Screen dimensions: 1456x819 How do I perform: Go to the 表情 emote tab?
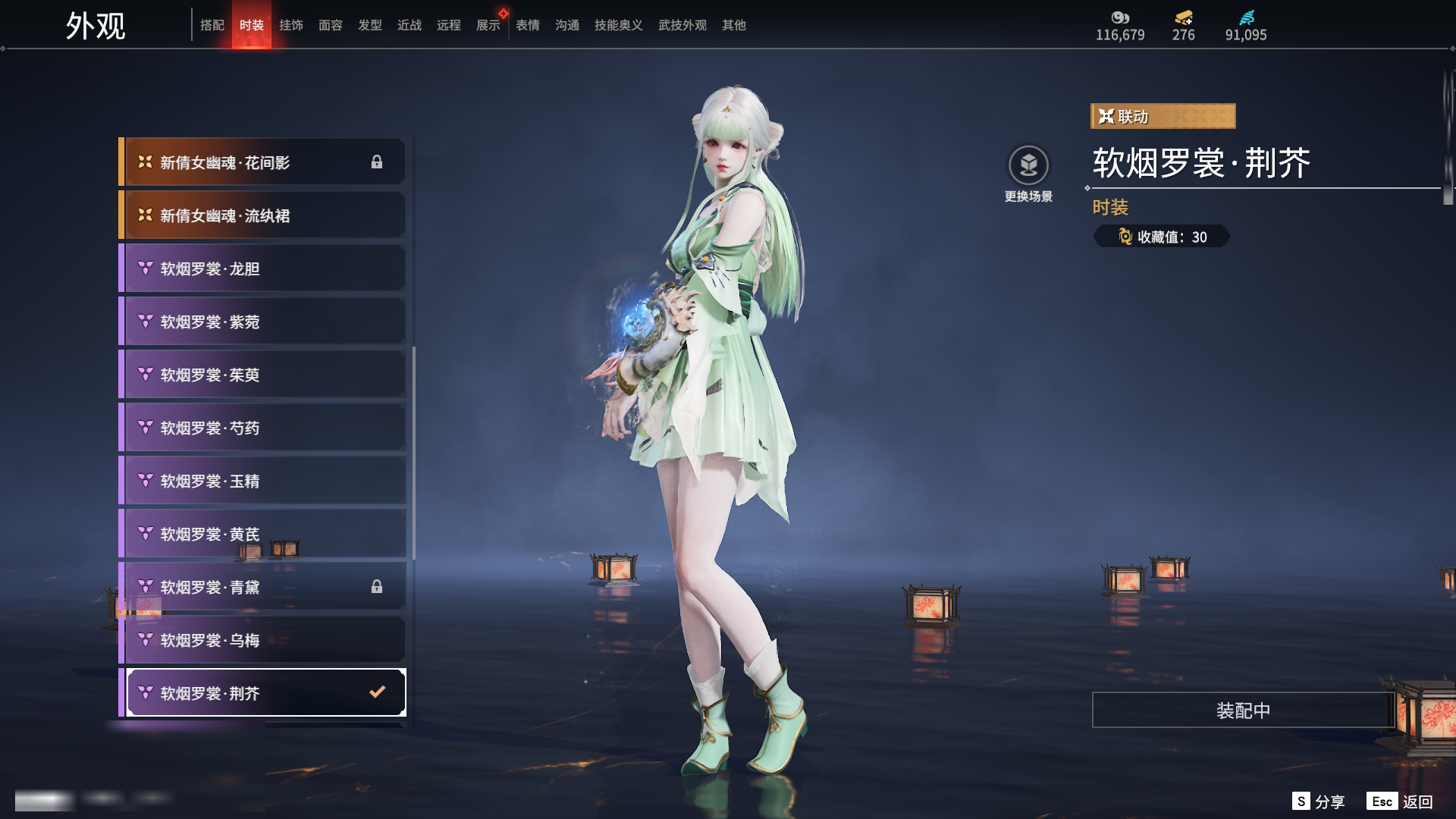[x=528, y=25]
